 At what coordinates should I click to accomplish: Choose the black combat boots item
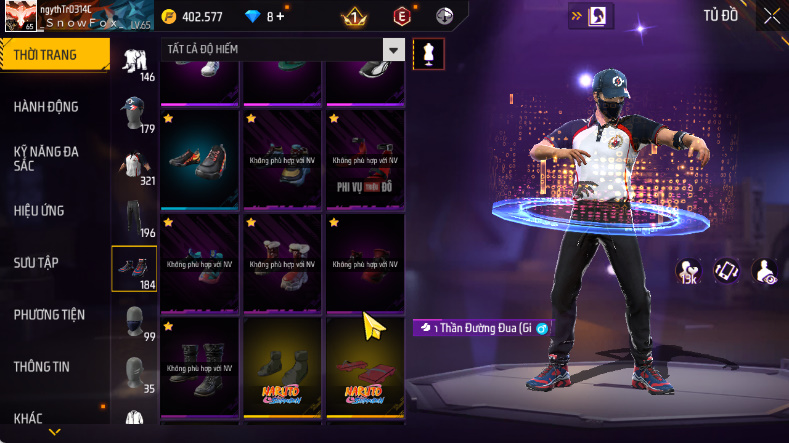coord(199,366)
